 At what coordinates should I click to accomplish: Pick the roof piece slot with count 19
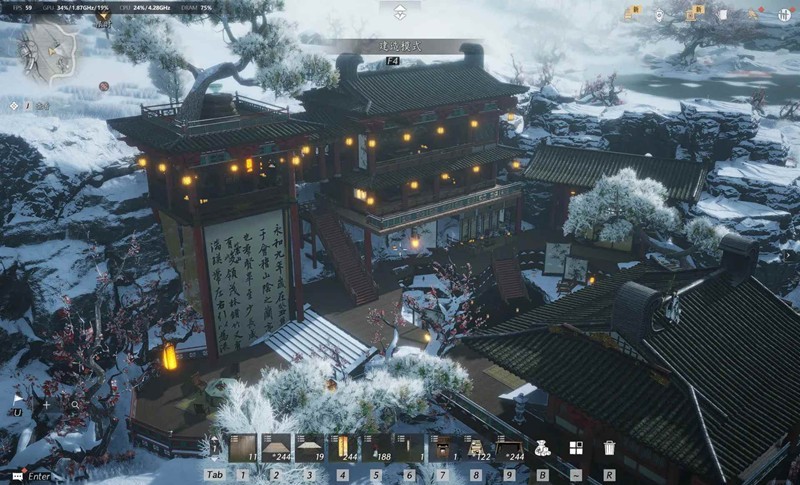point(309,448)
